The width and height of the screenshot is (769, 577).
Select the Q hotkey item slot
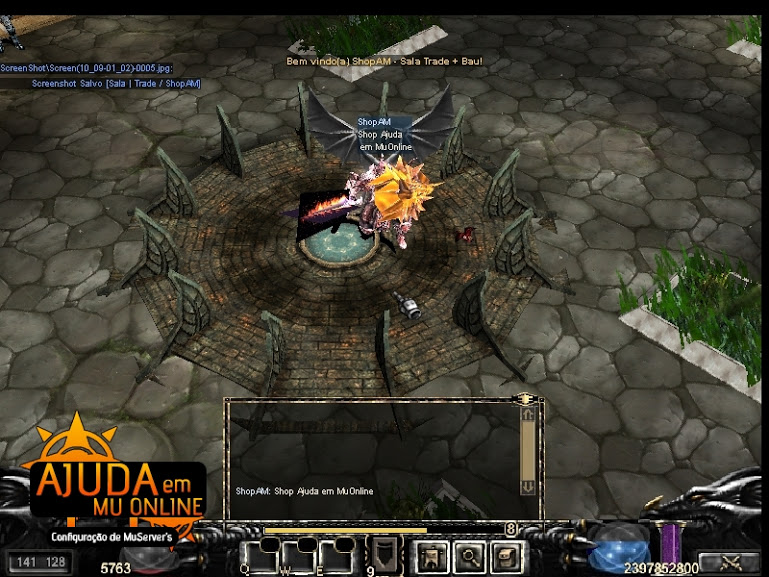click(258, 554)
